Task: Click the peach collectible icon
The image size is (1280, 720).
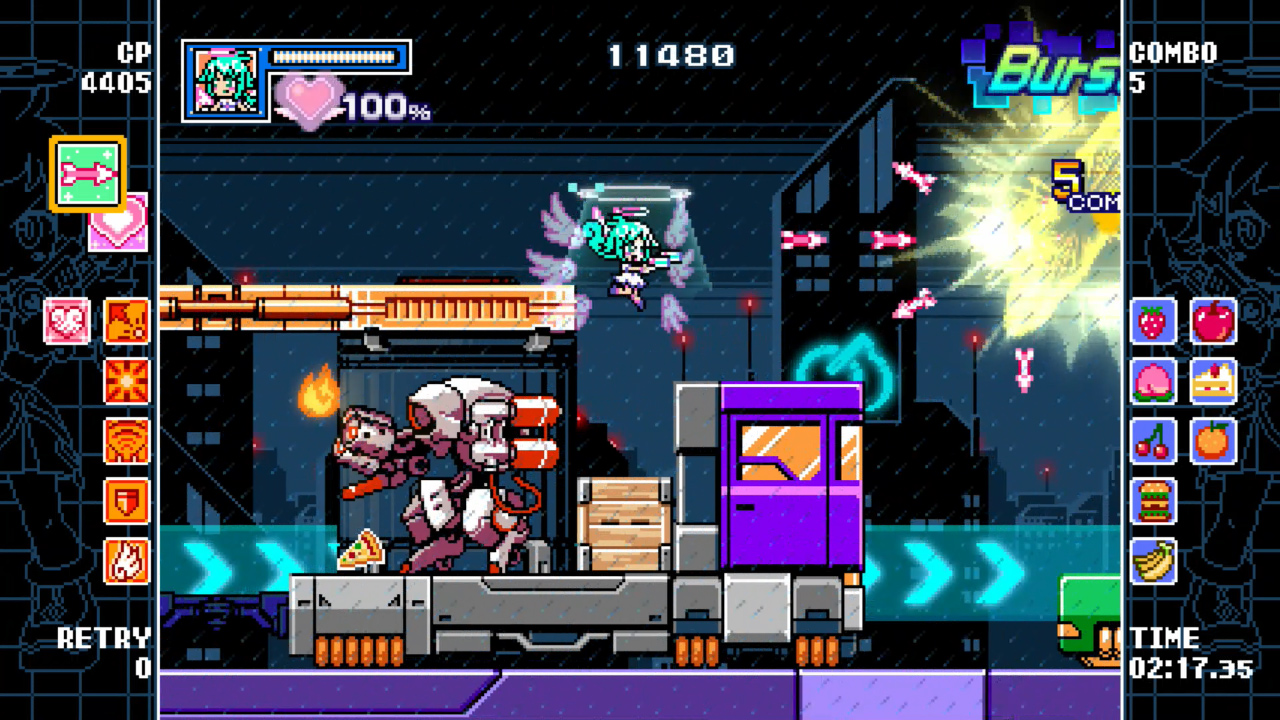Action: (1153, 383)
